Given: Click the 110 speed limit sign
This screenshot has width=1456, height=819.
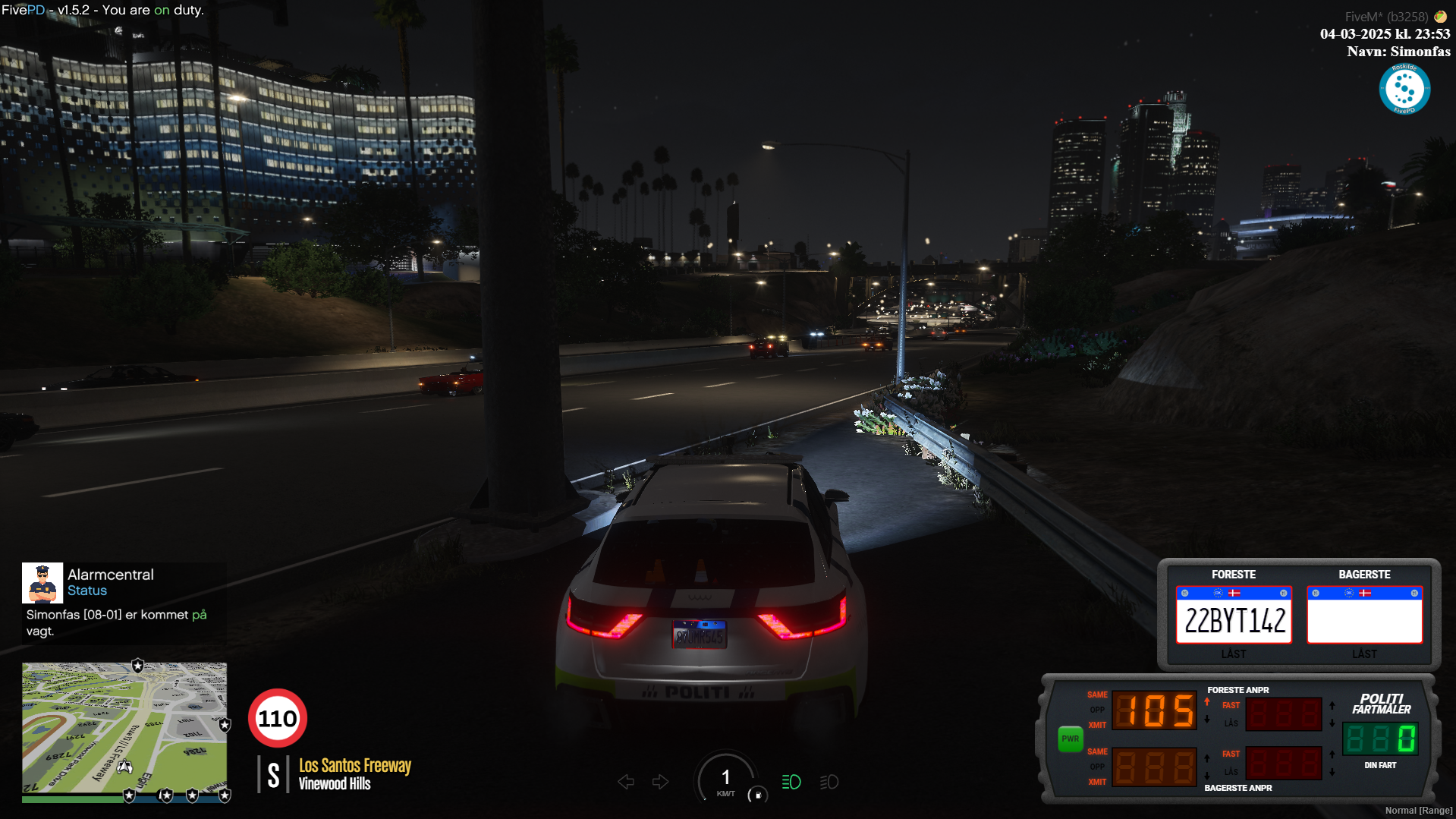Looking at the screenshot, I should (278, 718).
